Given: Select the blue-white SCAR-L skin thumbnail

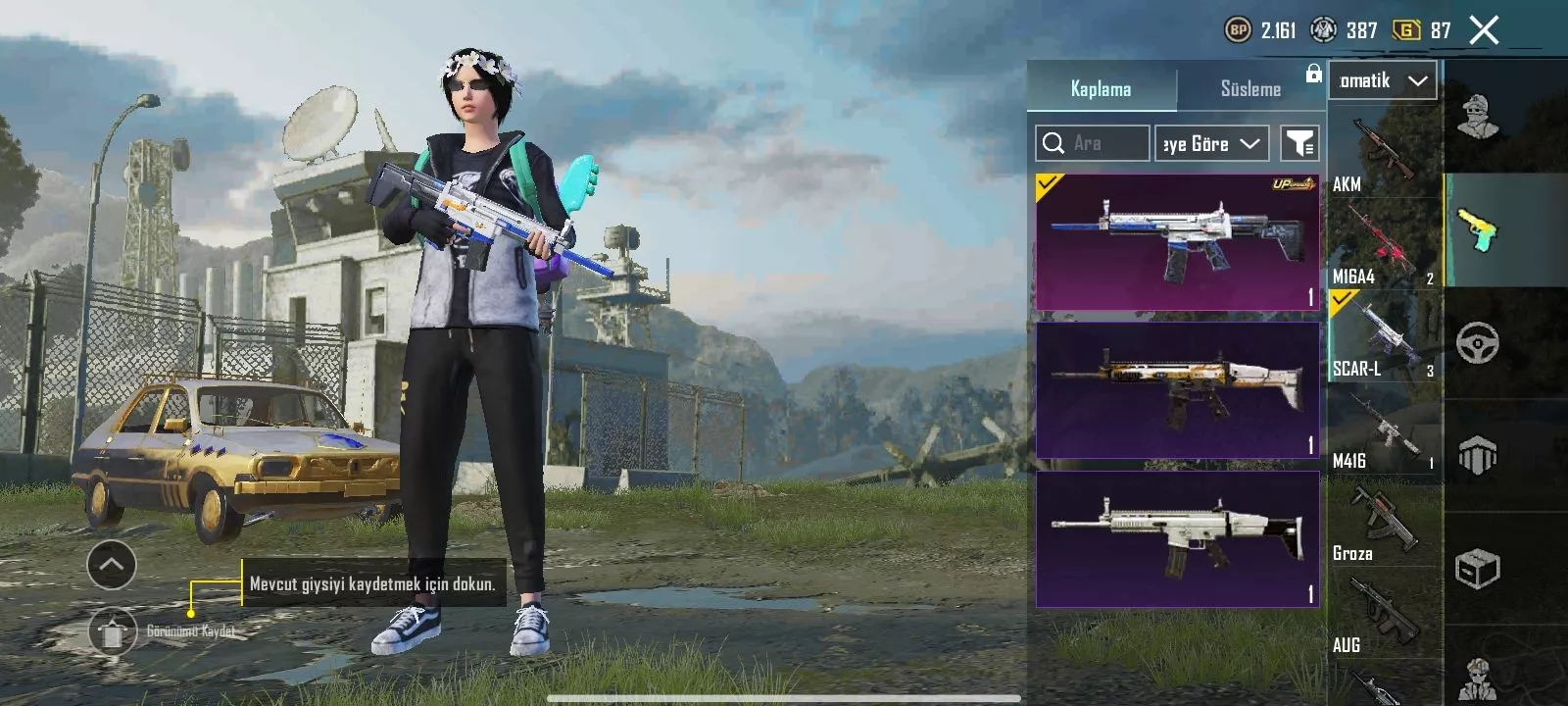Looking at the screenshot, I should tap(1177, 242).
